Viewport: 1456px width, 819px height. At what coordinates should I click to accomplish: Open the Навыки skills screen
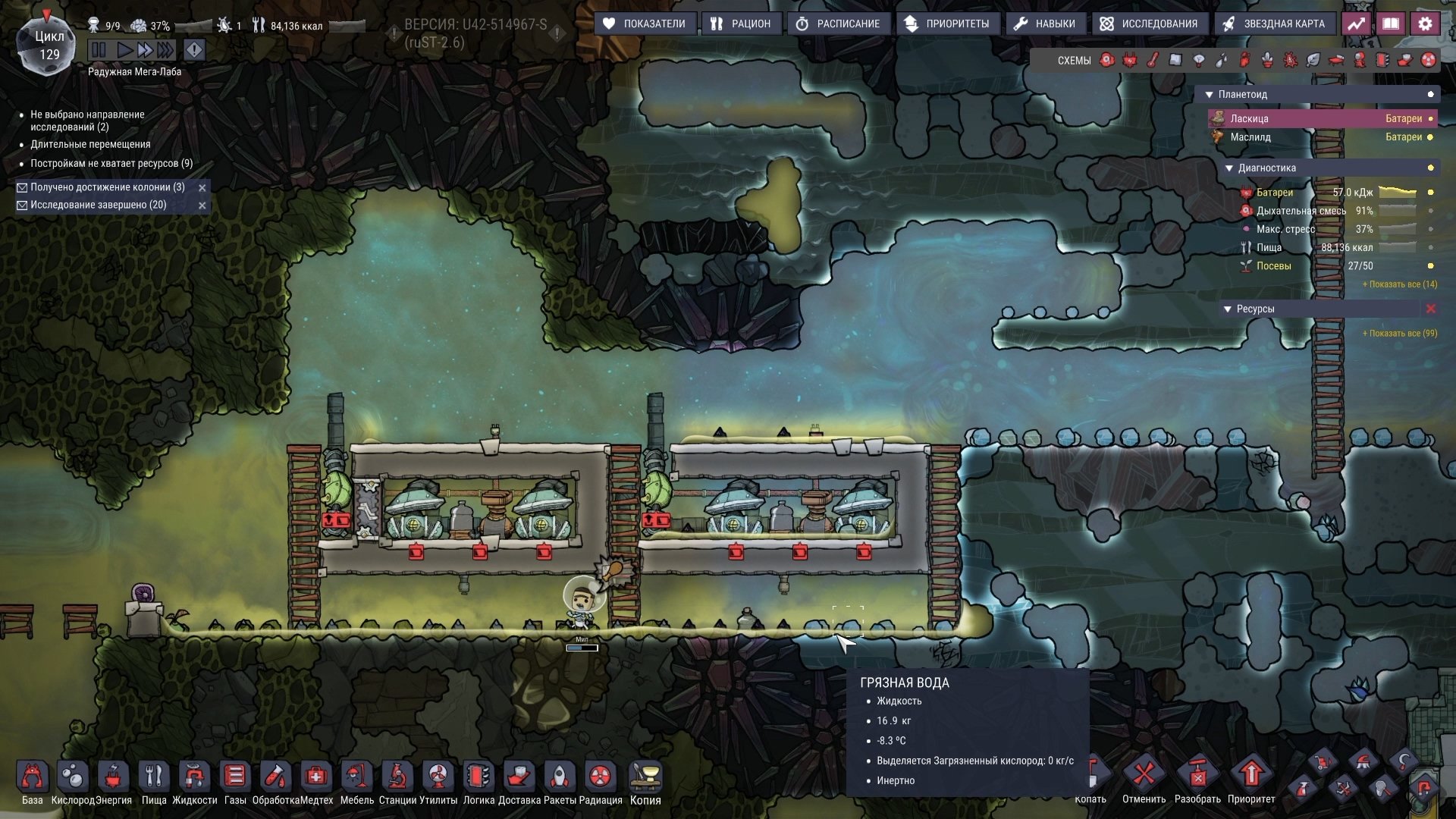pyautogui.click(x=1045, y=24)
